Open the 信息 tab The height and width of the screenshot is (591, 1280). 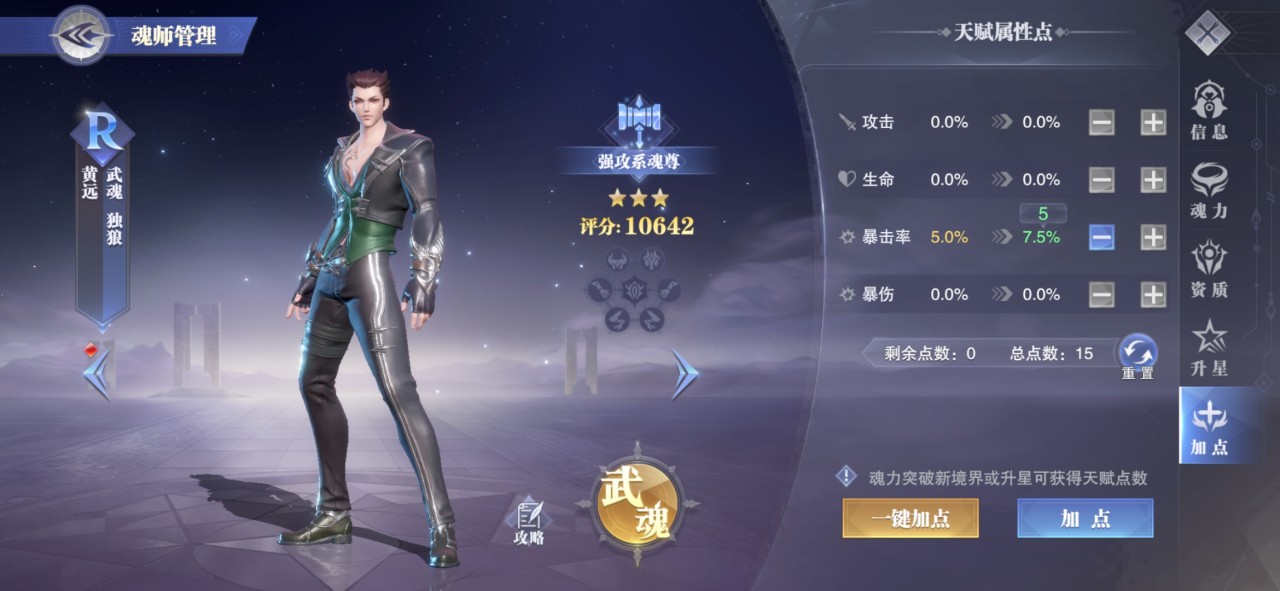tap(1208, 110)
